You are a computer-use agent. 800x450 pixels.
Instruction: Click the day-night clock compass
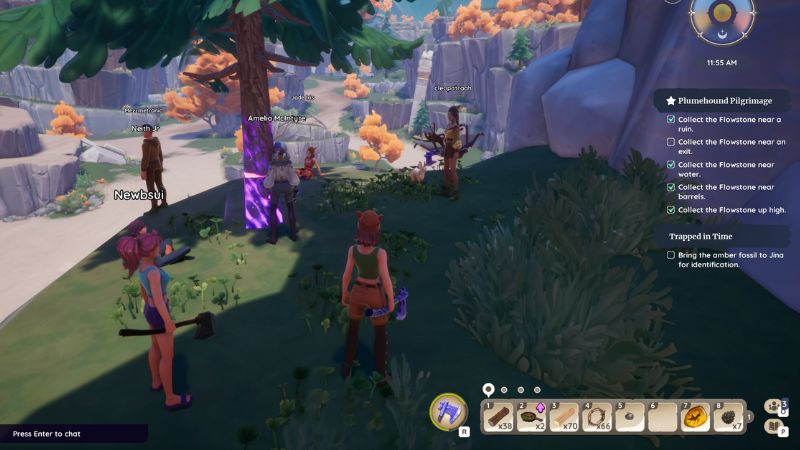coord(721,22)
